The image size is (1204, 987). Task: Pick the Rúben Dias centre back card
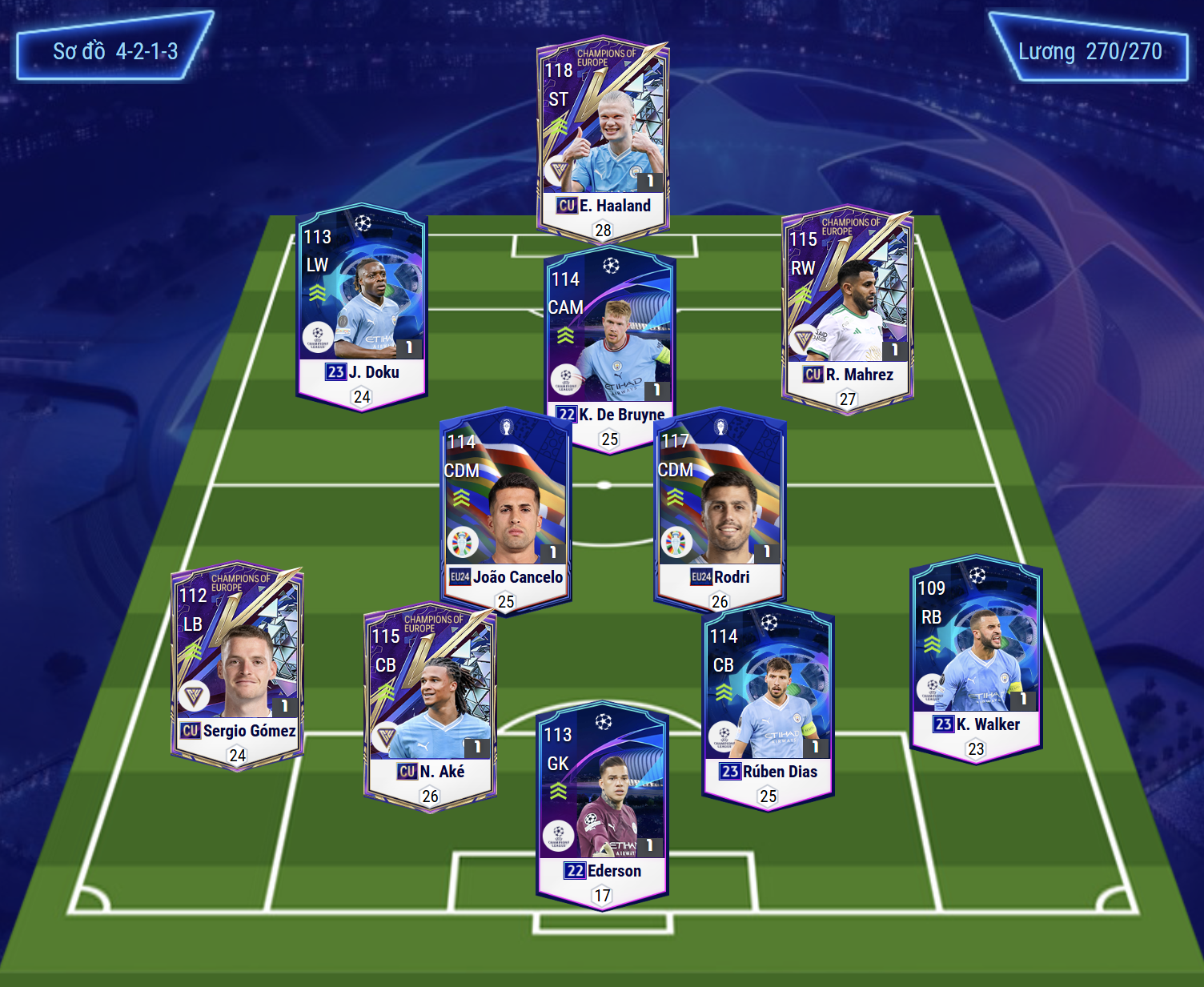click(x=768, y=704)
